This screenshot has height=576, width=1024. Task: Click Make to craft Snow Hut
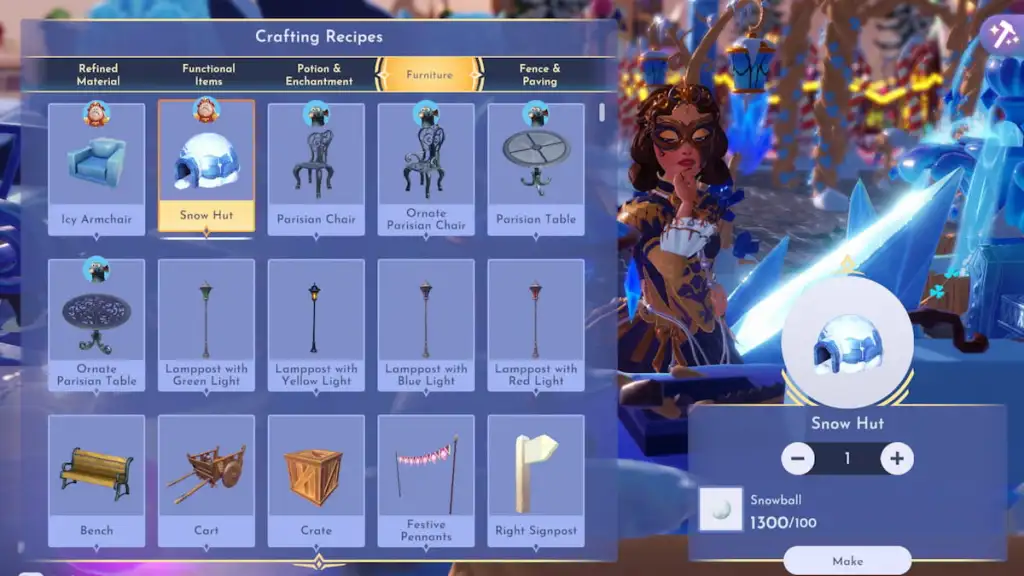(847, 561)
